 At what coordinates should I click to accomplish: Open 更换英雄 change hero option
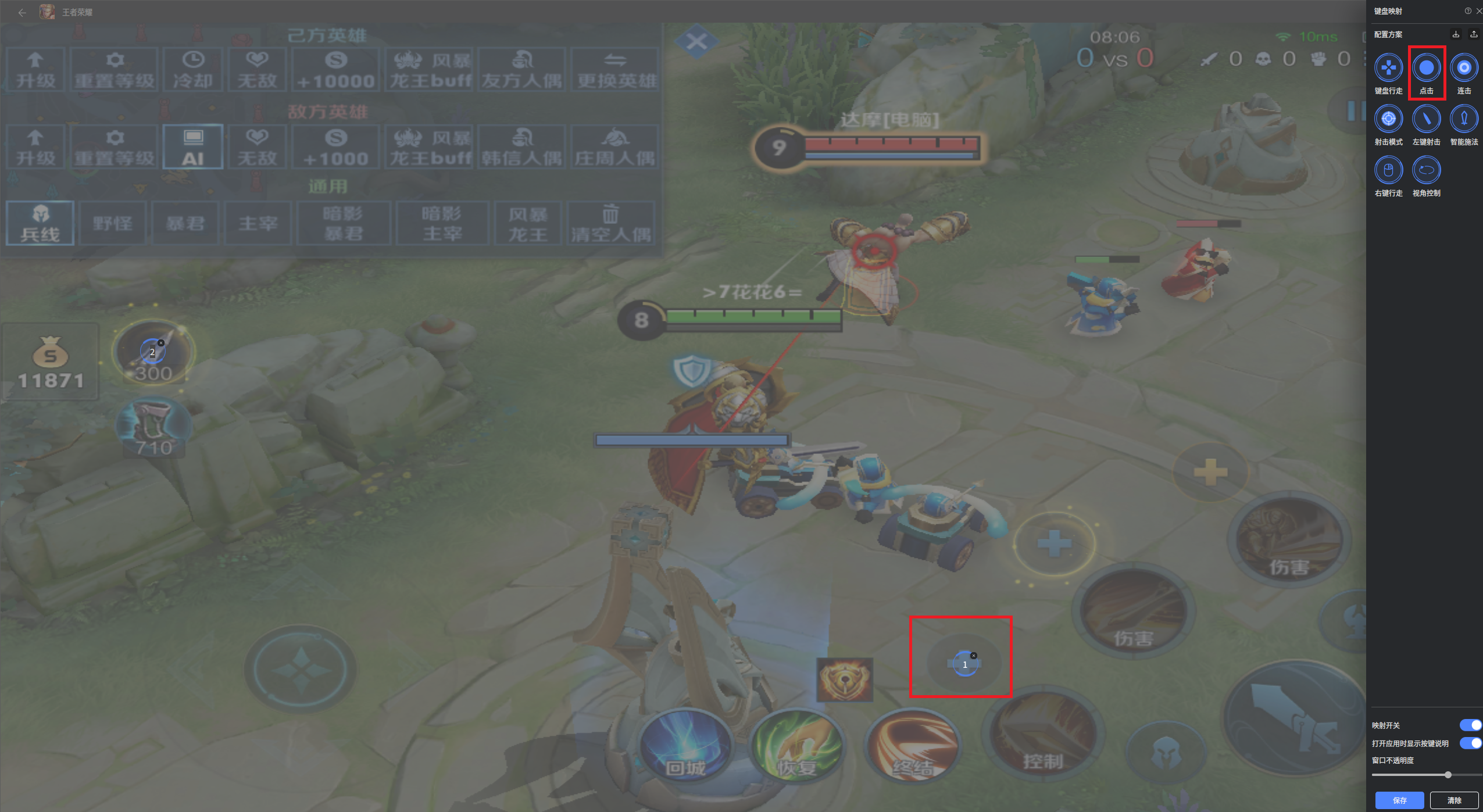(616, 70)
